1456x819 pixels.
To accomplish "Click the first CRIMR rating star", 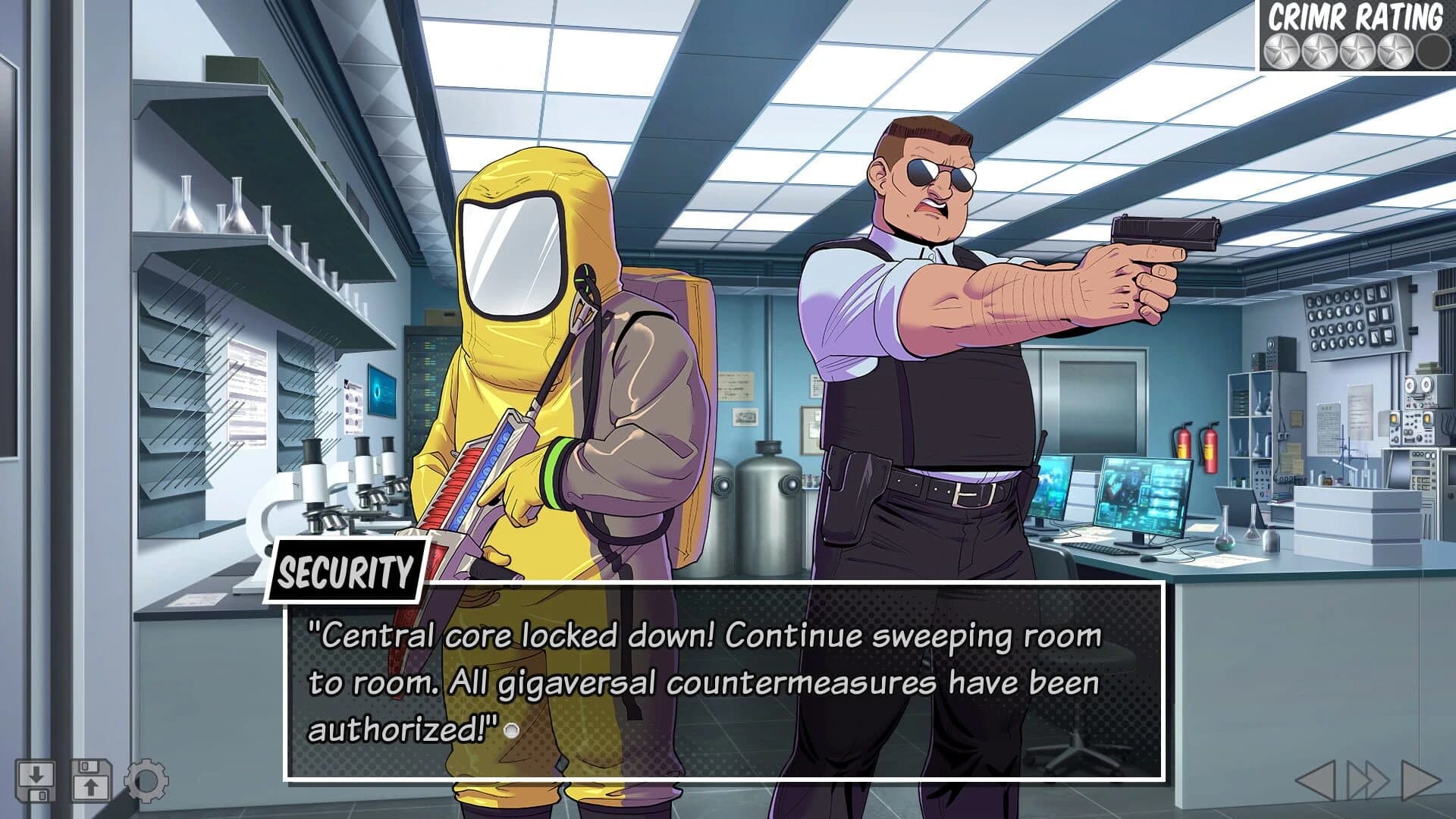I will [x=1281, y=50].
